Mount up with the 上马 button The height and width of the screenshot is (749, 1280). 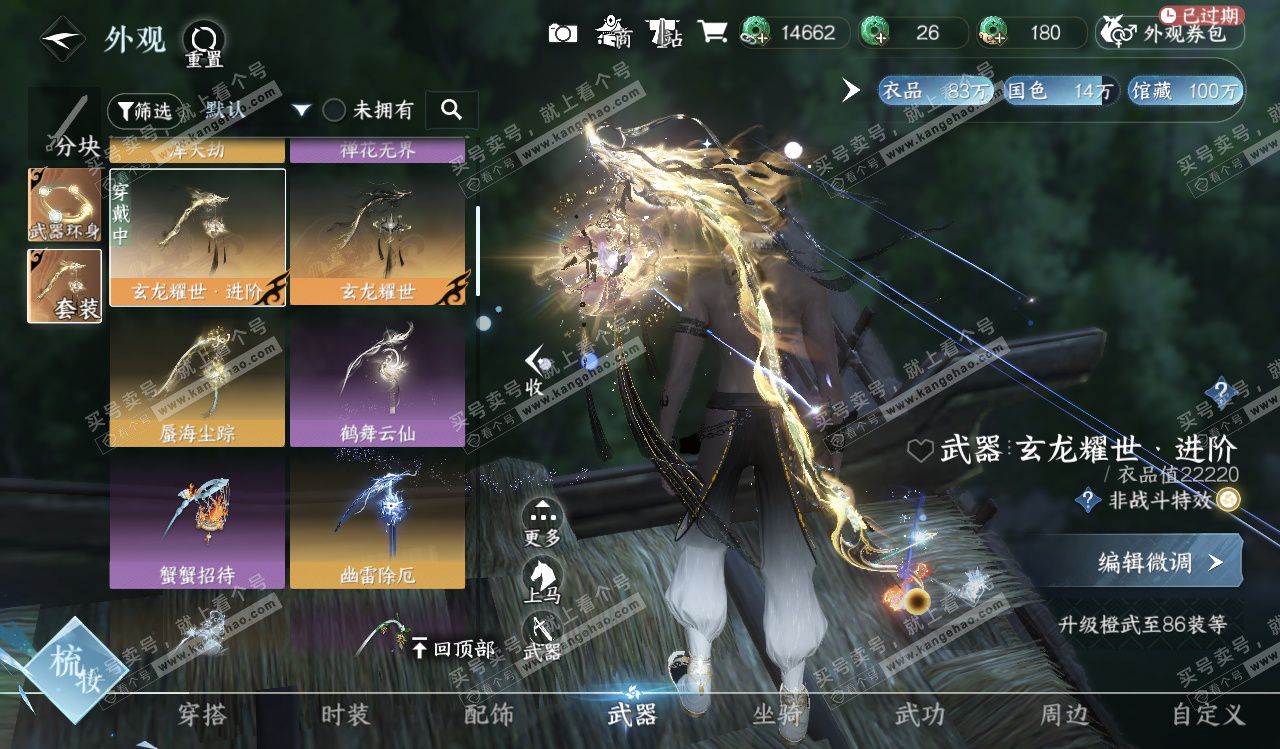[x=543, y=581]
